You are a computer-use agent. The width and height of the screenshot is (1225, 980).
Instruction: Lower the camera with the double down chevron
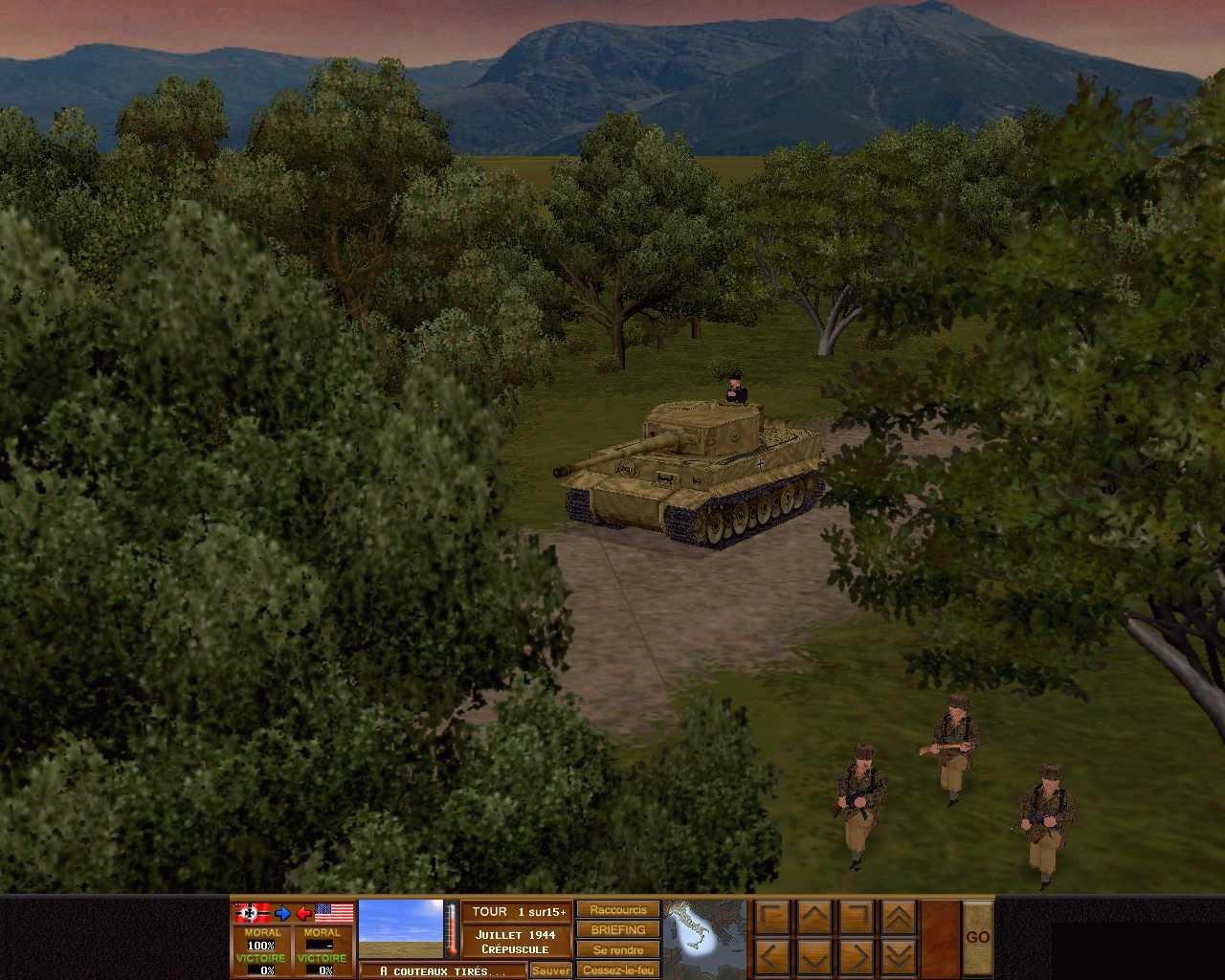(899, 956)
